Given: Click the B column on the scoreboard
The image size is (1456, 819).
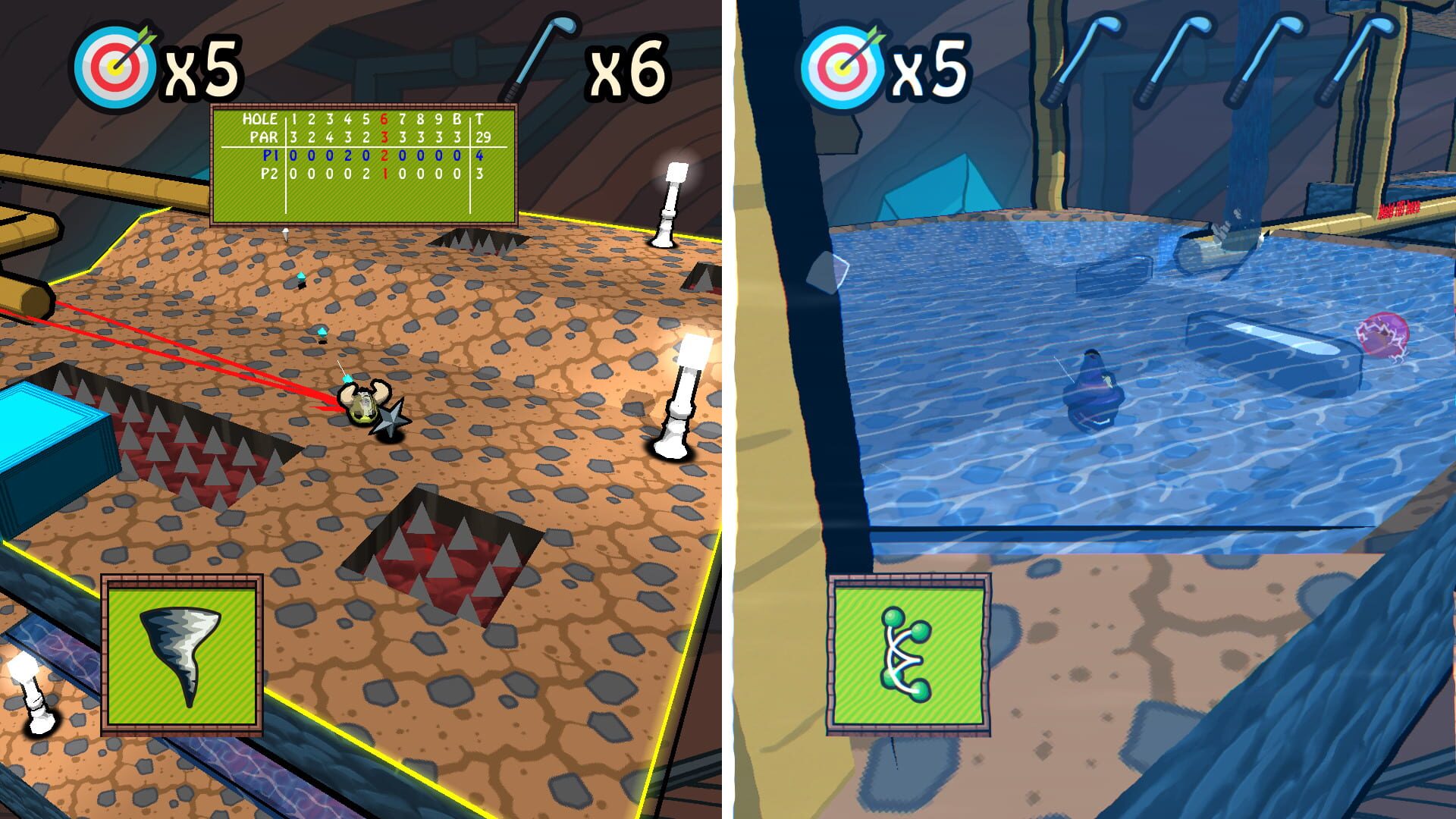Looking at the screenshot, I should pos(457,119).
